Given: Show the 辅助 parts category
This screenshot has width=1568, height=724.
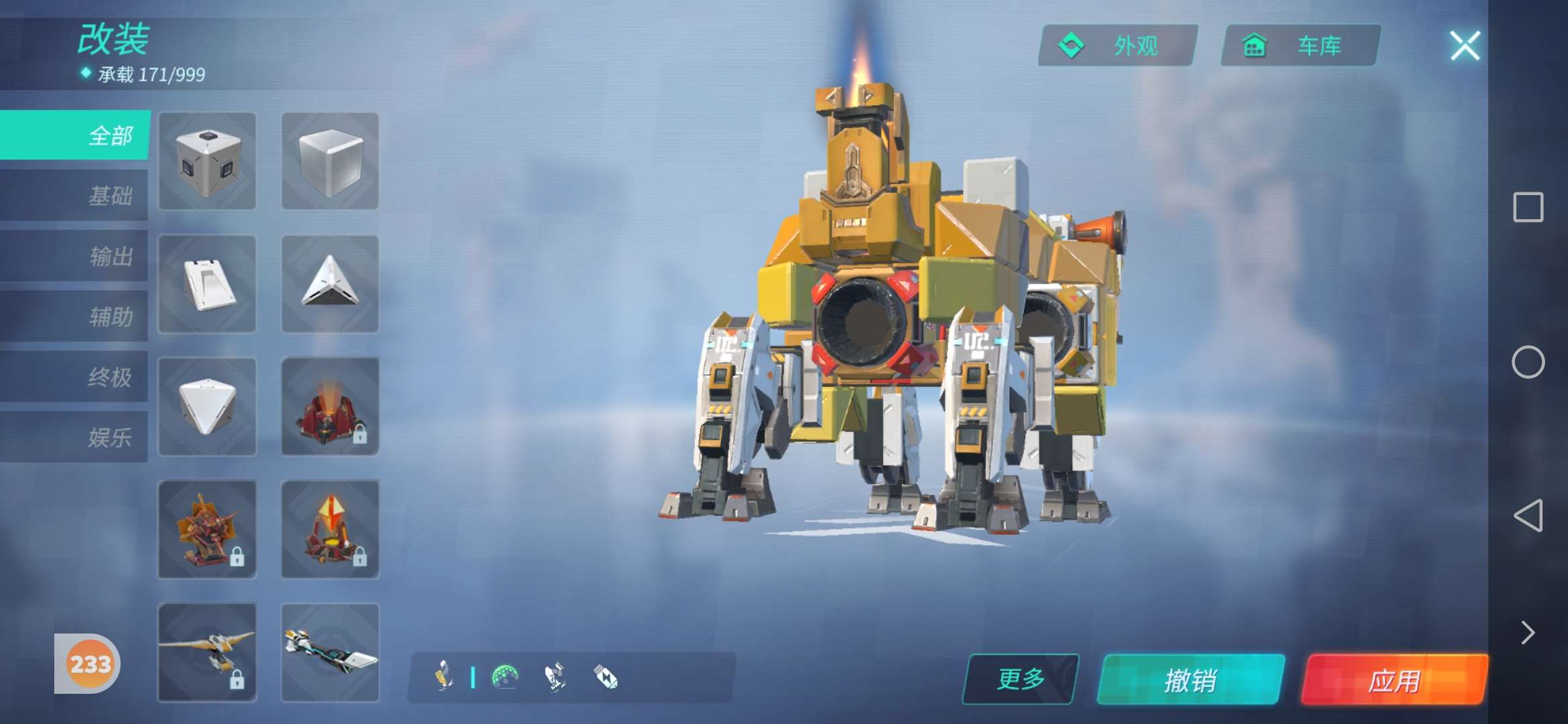Looking at the screenshot, I should point(75,316).
